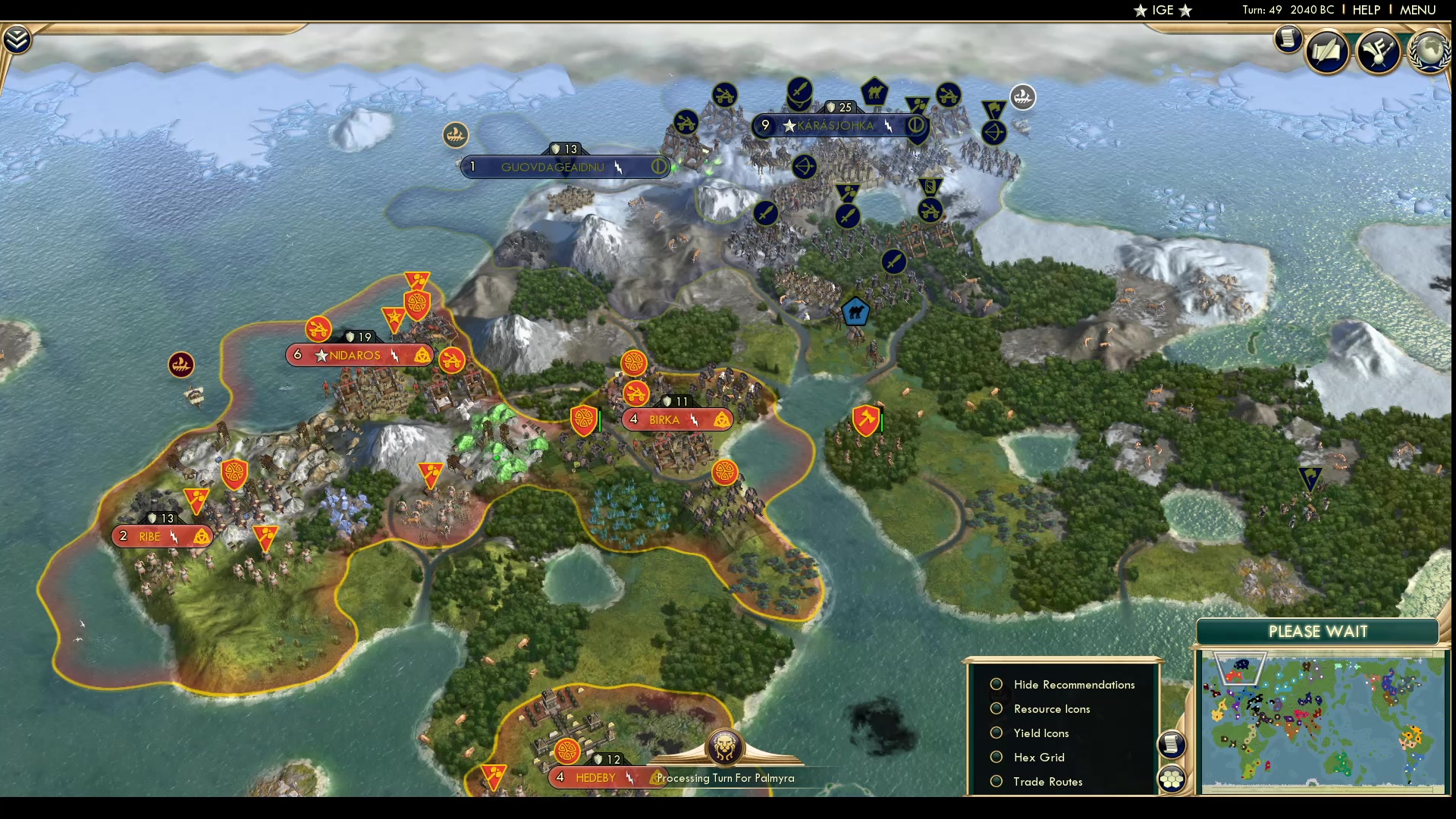Toggle Trade Routes visibility
This screenshot has width=1456, height=819.
pyautogui.click(x=996, y=781)
